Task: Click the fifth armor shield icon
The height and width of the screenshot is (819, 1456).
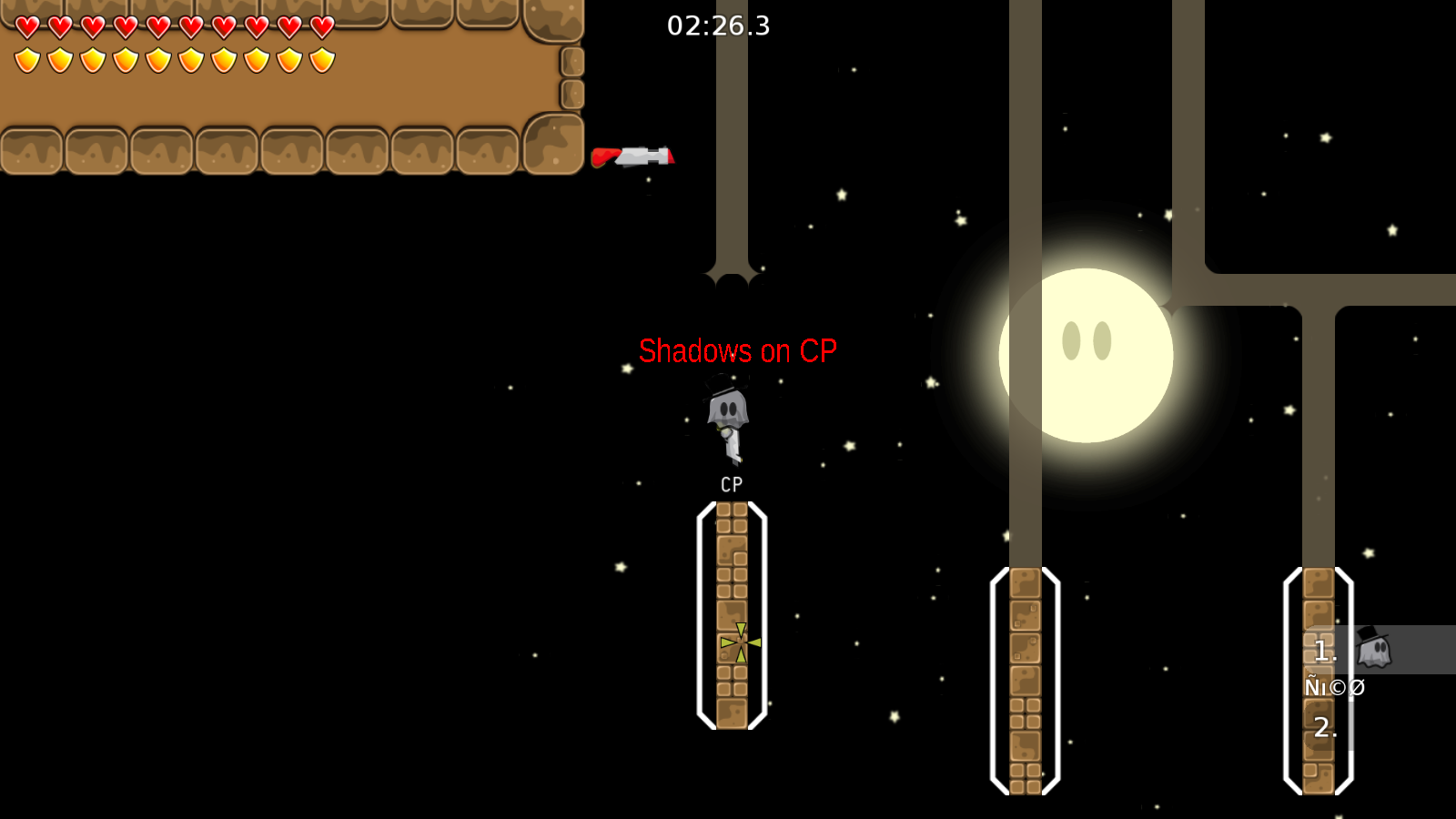Action: (x=157, y=59)
